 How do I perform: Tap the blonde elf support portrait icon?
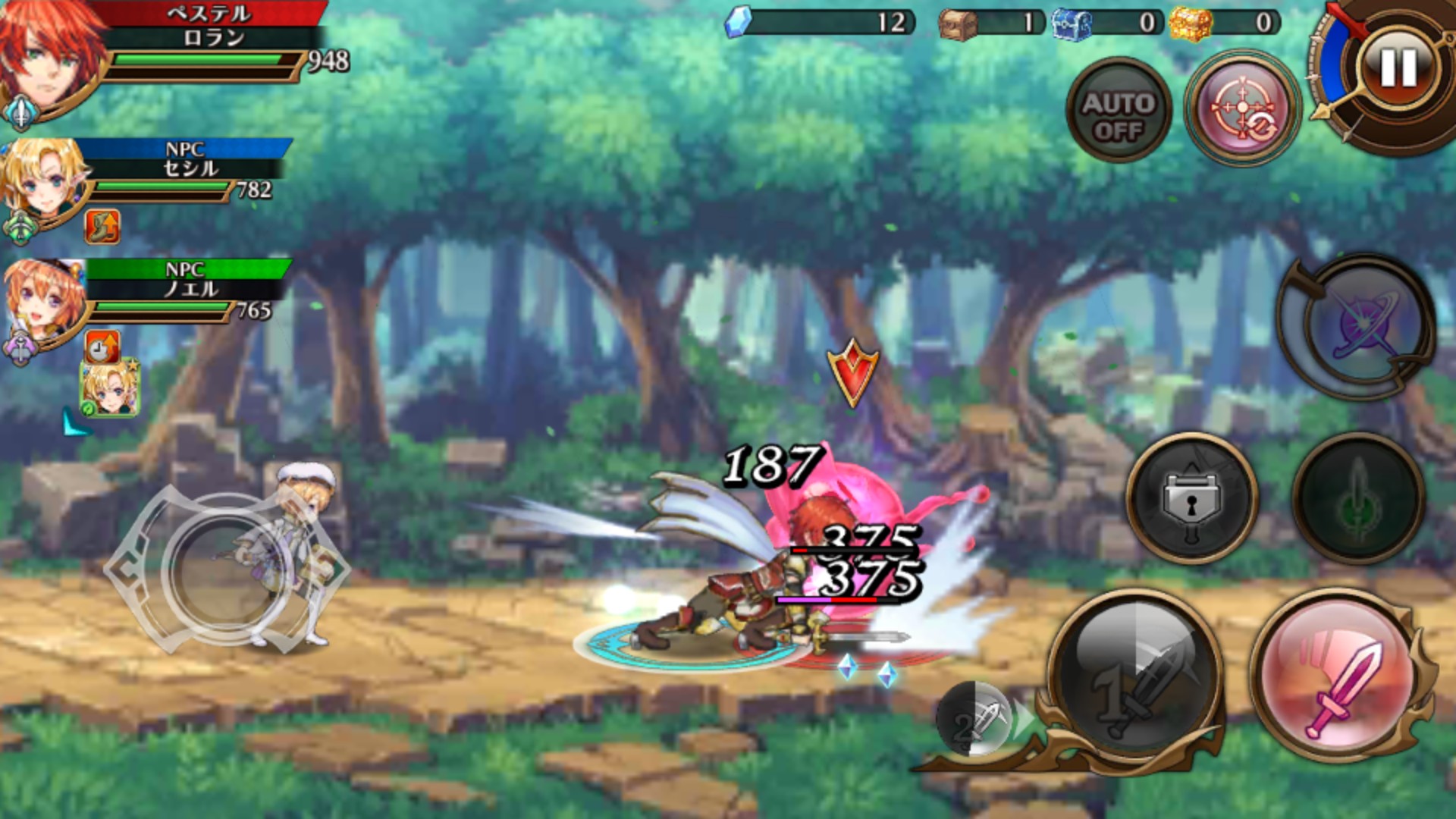(111, 389)
